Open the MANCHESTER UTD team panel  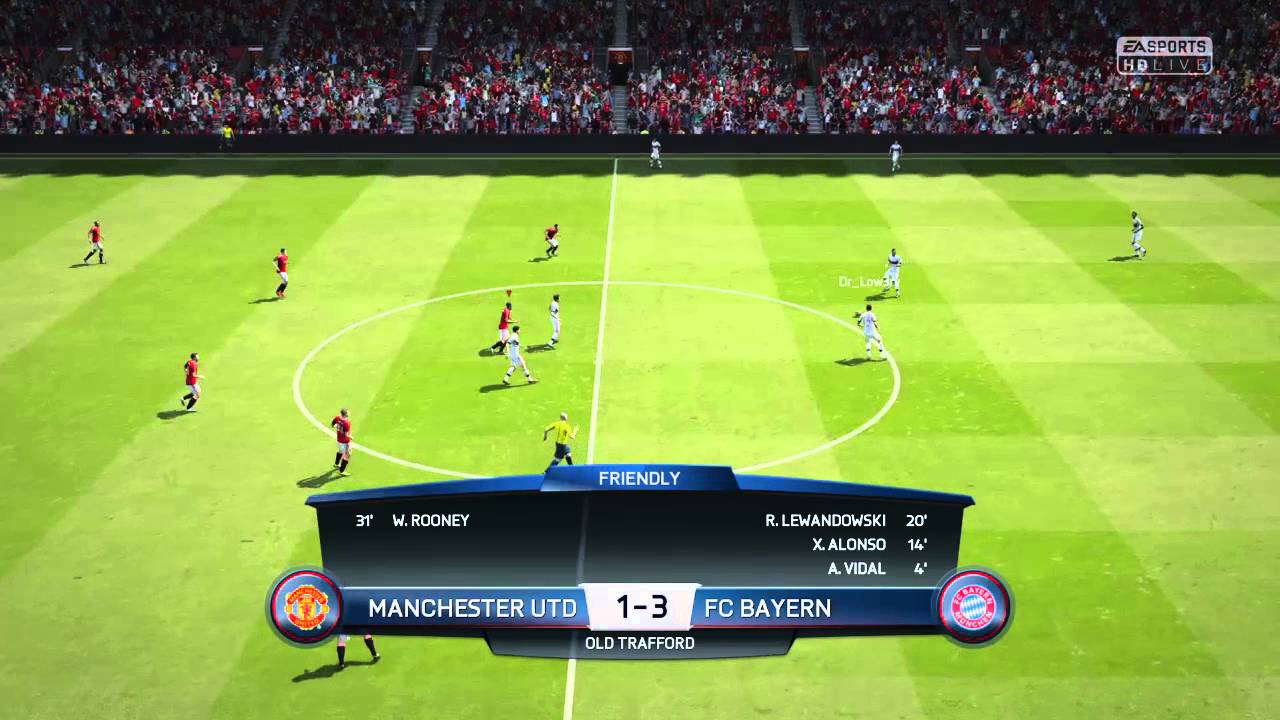(472, 607)
